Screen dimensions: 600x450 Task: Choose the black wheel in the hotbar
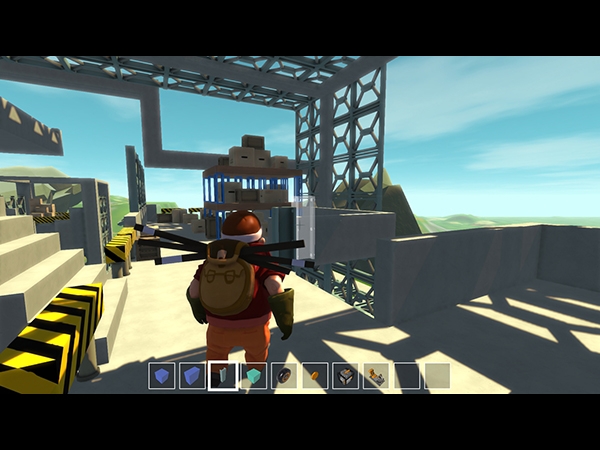(285, 376)
